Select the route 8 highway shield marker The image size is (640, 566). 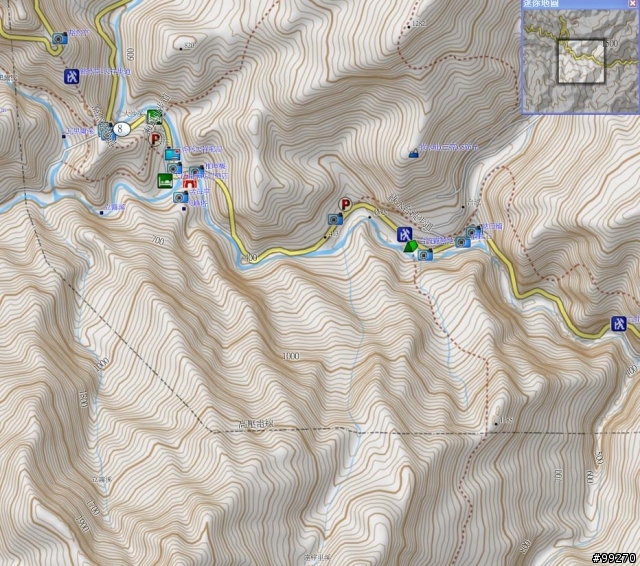pyautogui.click(x=122, y=128)
